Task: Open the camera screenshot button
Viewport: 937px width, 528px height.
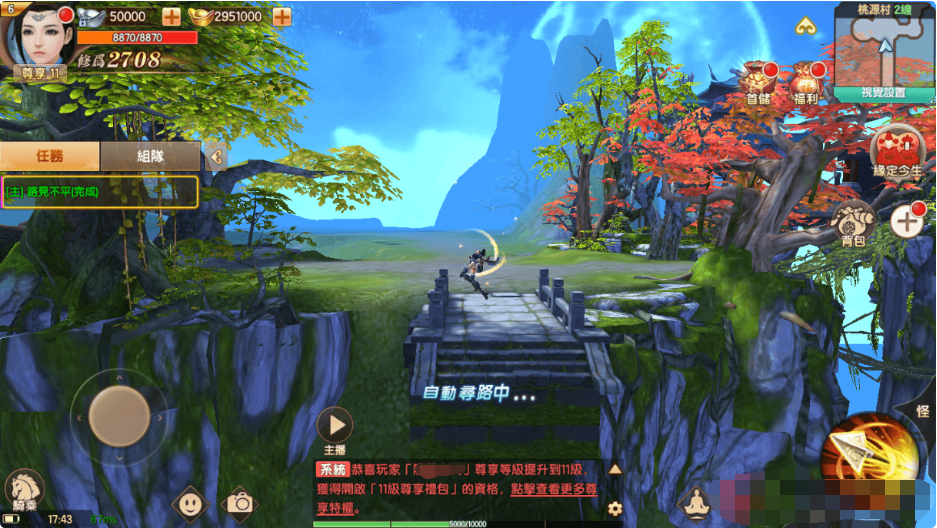Action: click(239, 503)
